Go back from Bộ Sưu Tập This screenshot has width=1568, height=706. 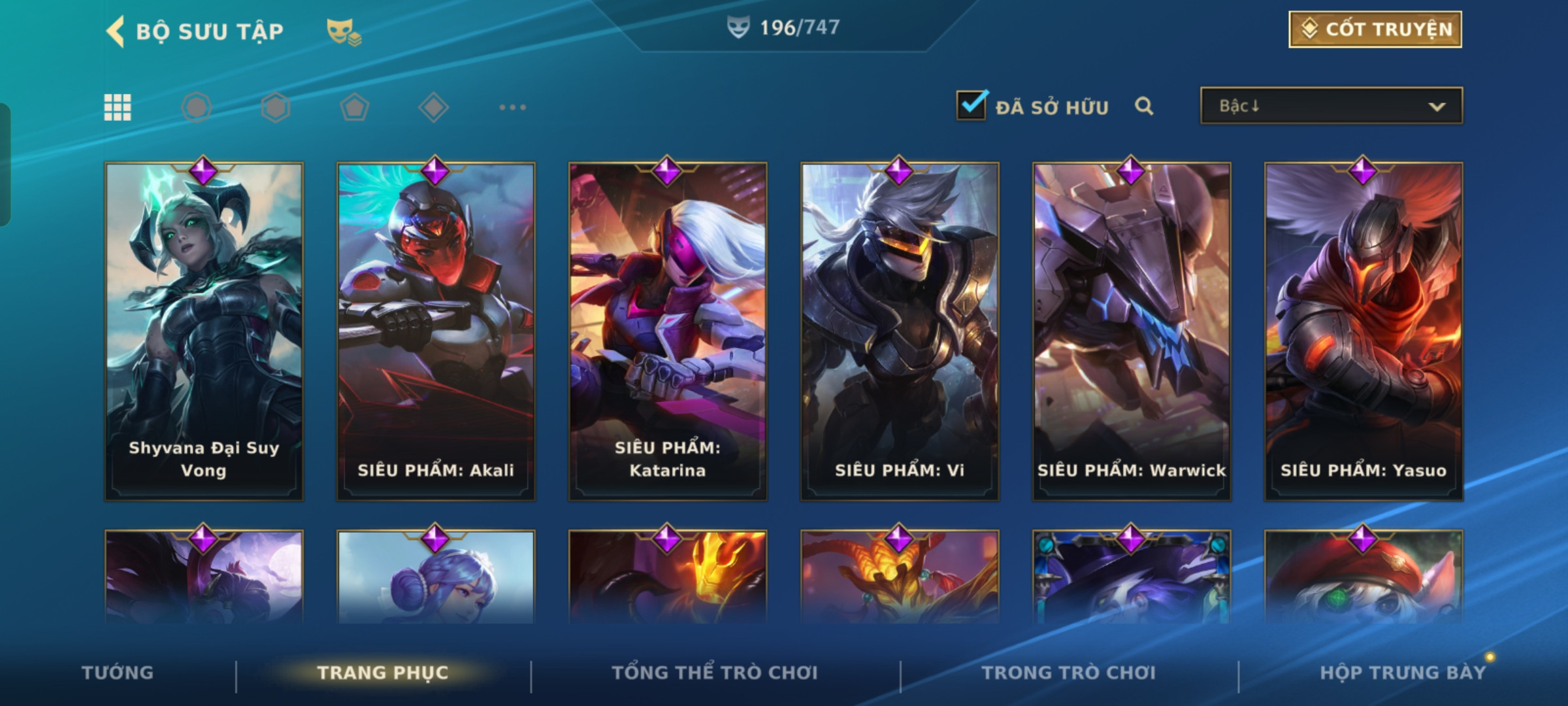[116, 31]
